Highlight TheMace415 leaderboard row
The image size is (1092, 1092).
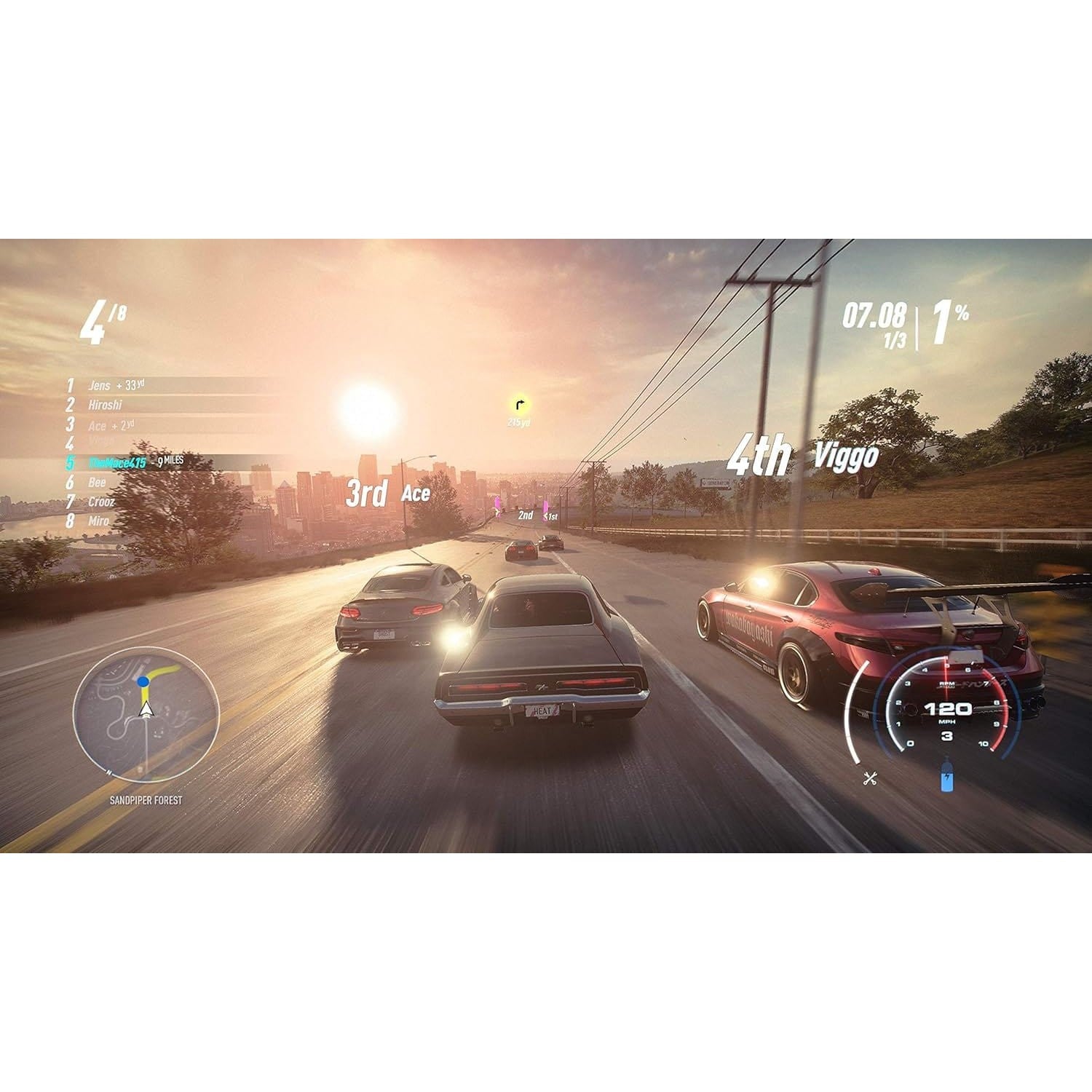(117, 463)
